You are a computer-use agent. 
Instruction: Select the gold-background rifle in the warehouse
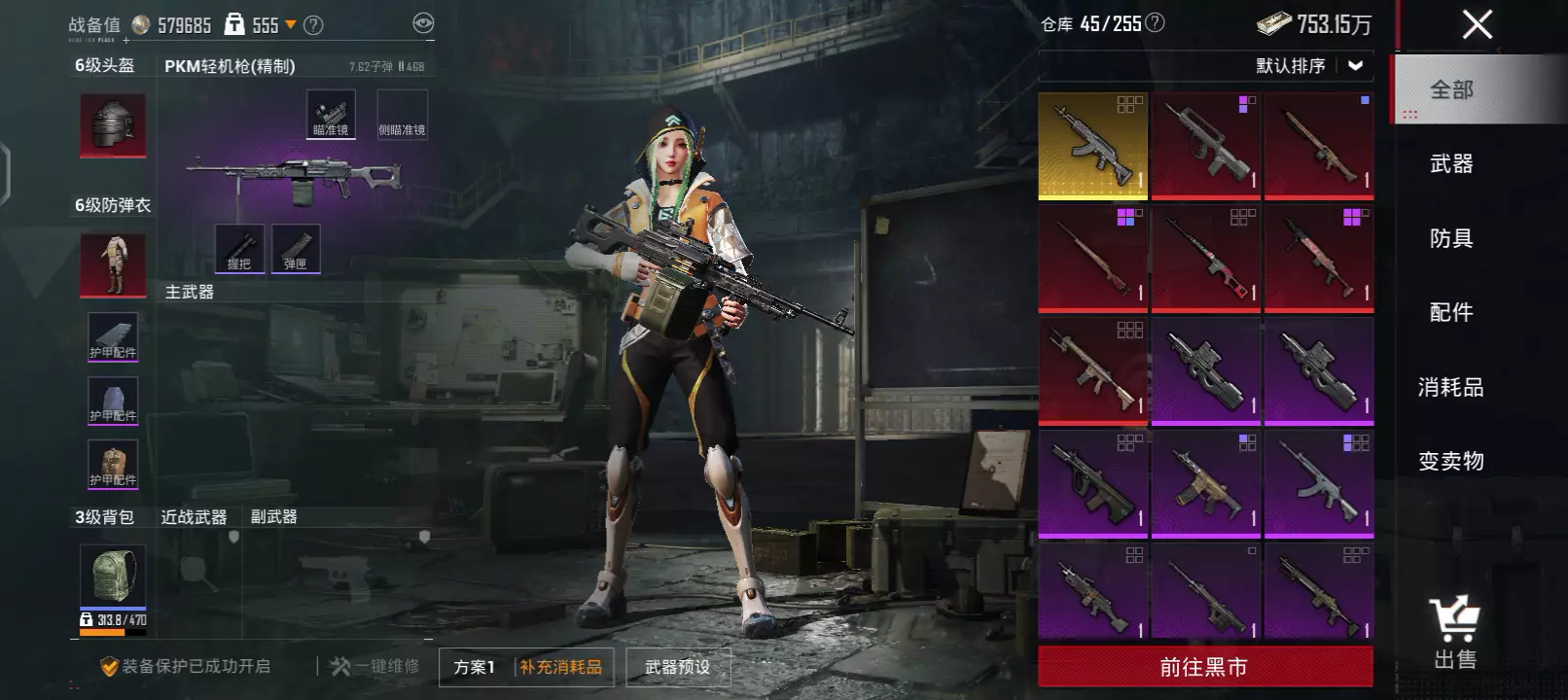click(x=1093, y=146)
